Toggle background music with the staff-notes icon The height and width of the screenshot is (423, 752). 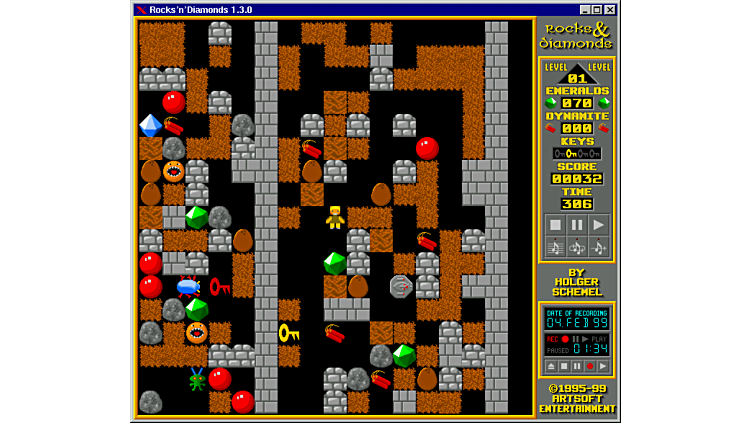pyautogui.click(x=554, y=246)
